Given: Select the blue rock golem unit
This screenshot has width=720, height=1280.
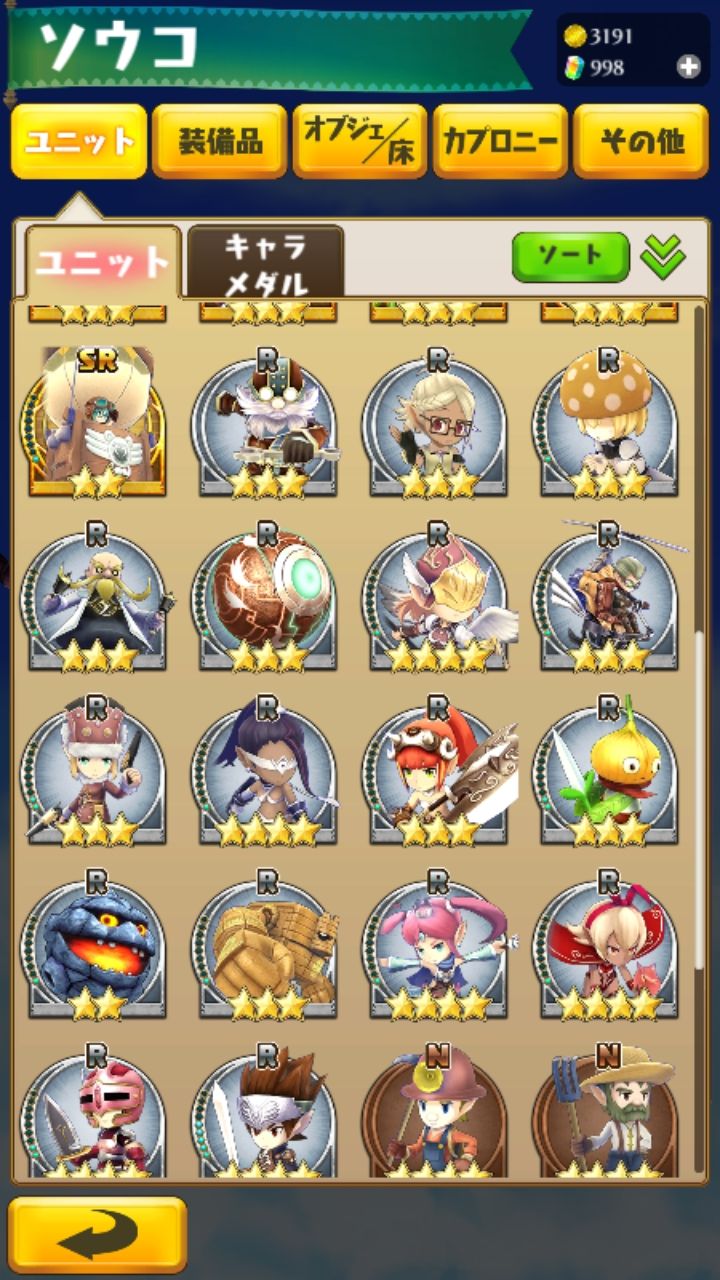Looking at the screenshot, I should tap(97, 945).
